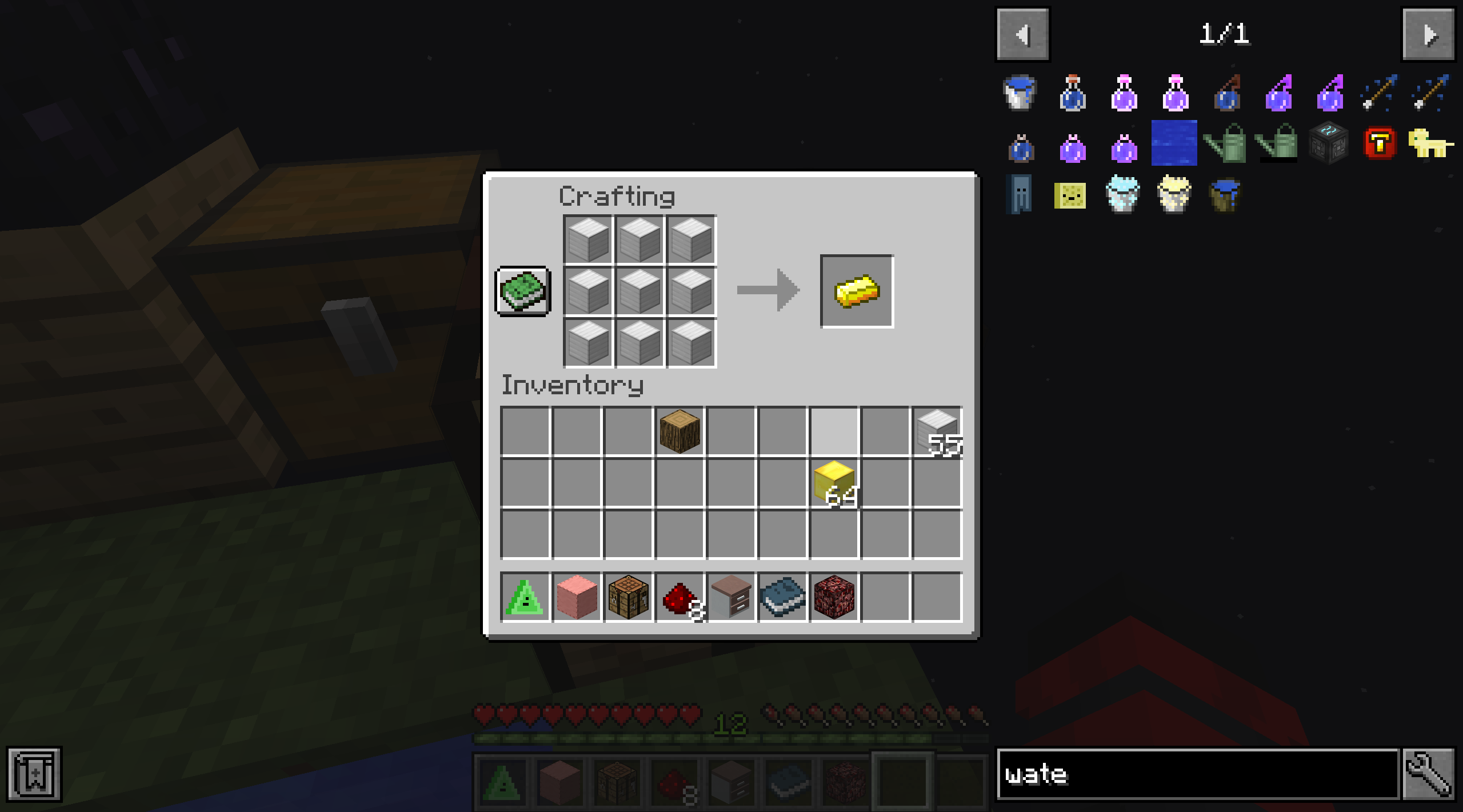Click the blue water block item

click(x=1174, y=143)
